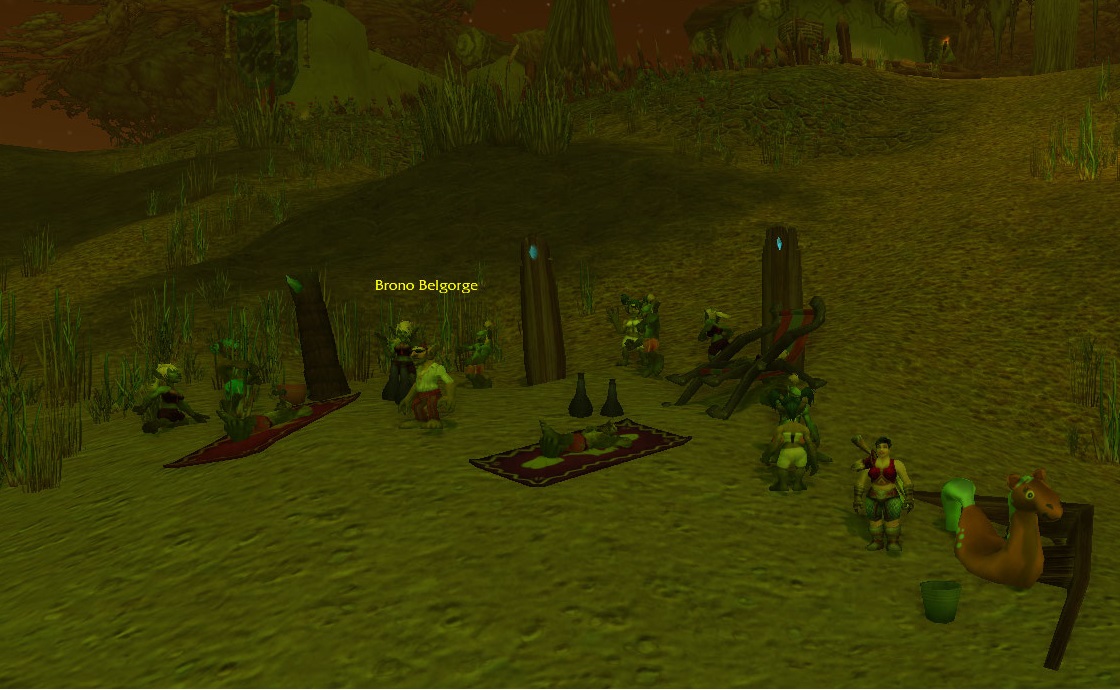The height and width of the screenshot is (690, 1120).
Task: Select the Brono Belgorge name label
Action: [426, 285]
